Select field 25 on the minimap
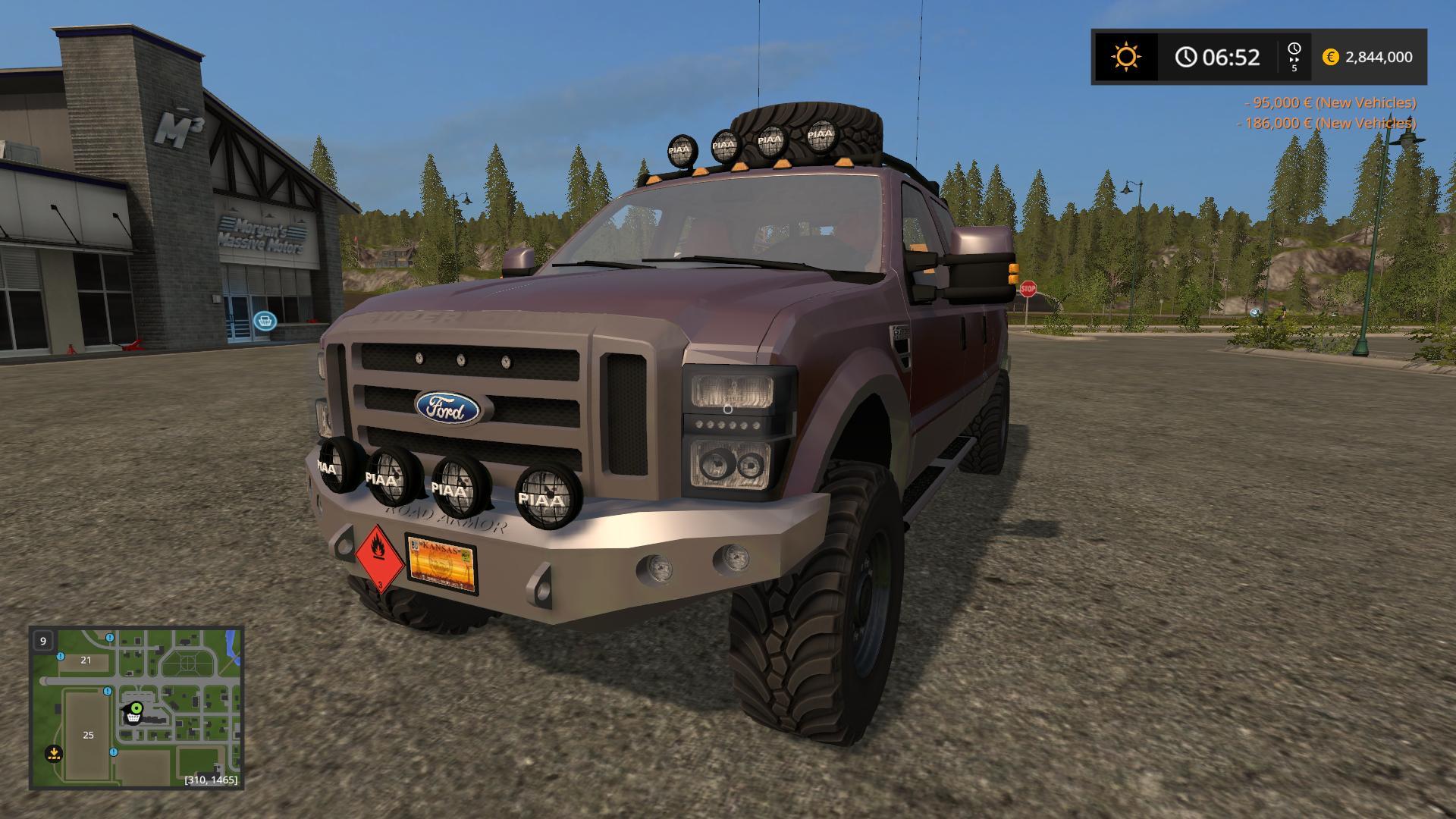1456x819 pixels. click(89, 736)
